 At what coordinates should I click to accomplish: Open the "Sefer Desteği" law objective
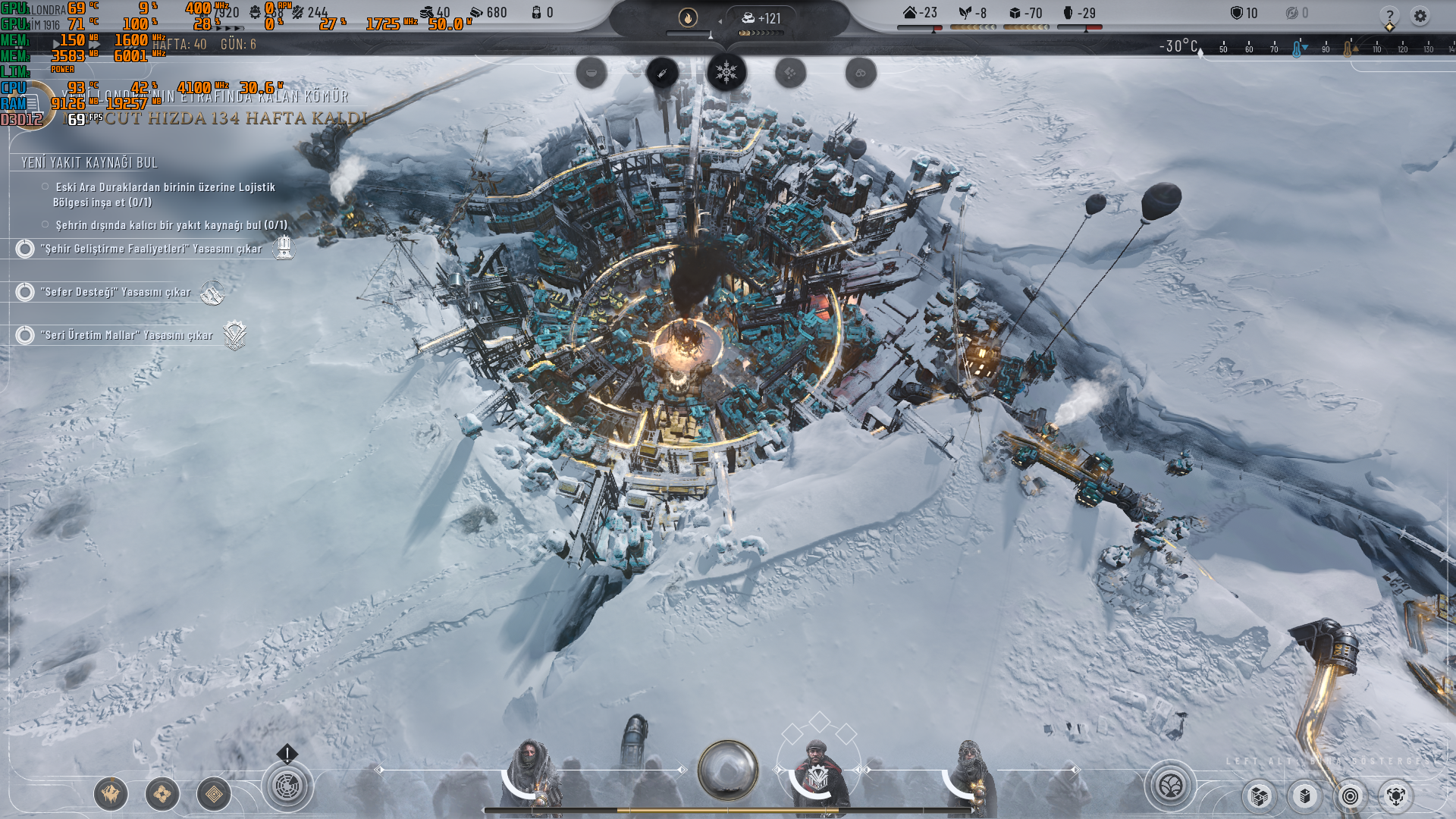(115, 292)
